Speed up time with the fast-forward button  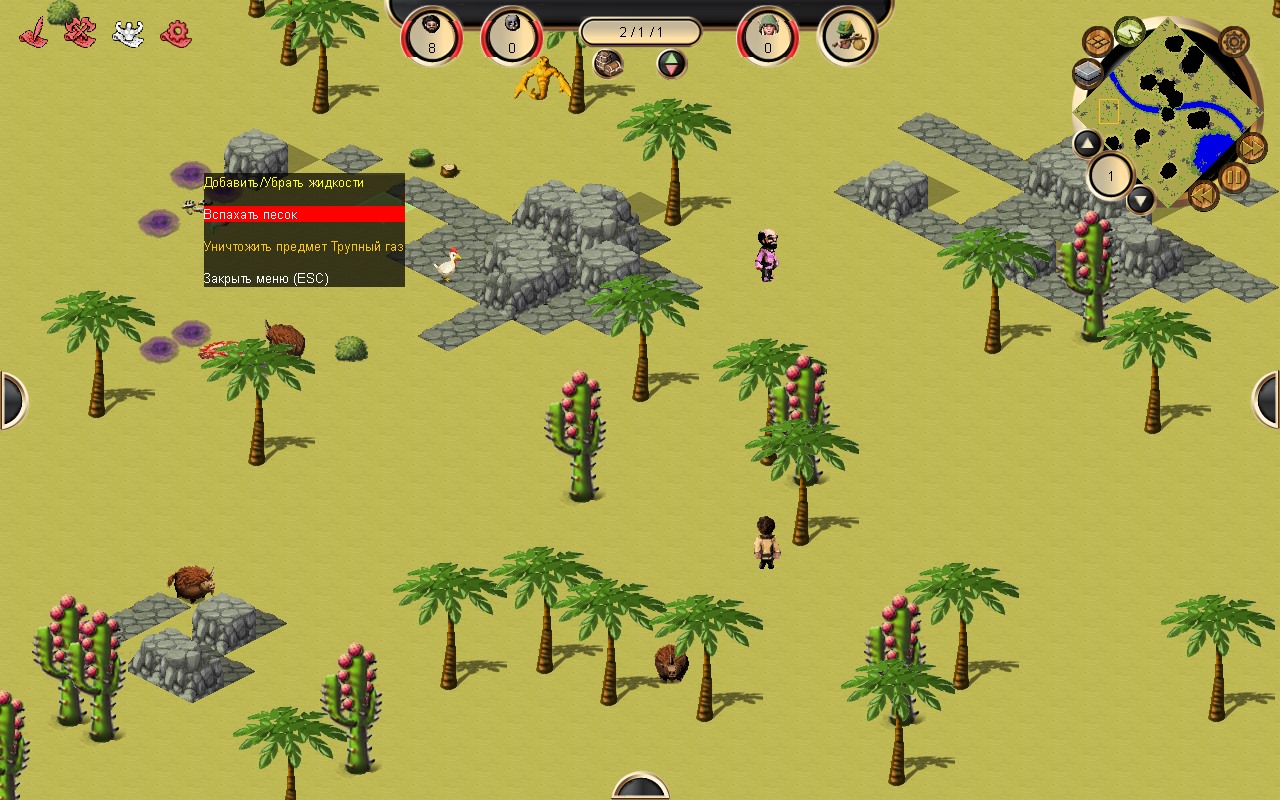[1252, 147]
